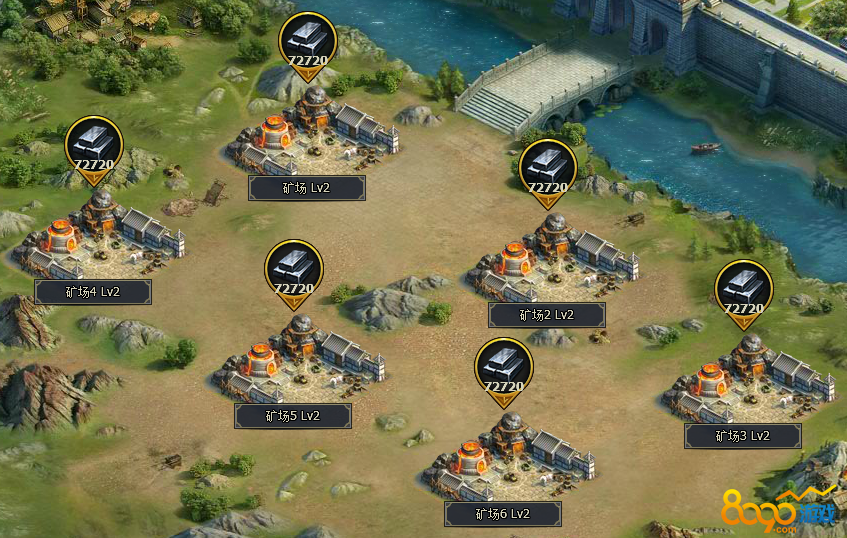Collect the iron bubble above 矿场3
847x538 pixels.
click(x=744, y=293)
